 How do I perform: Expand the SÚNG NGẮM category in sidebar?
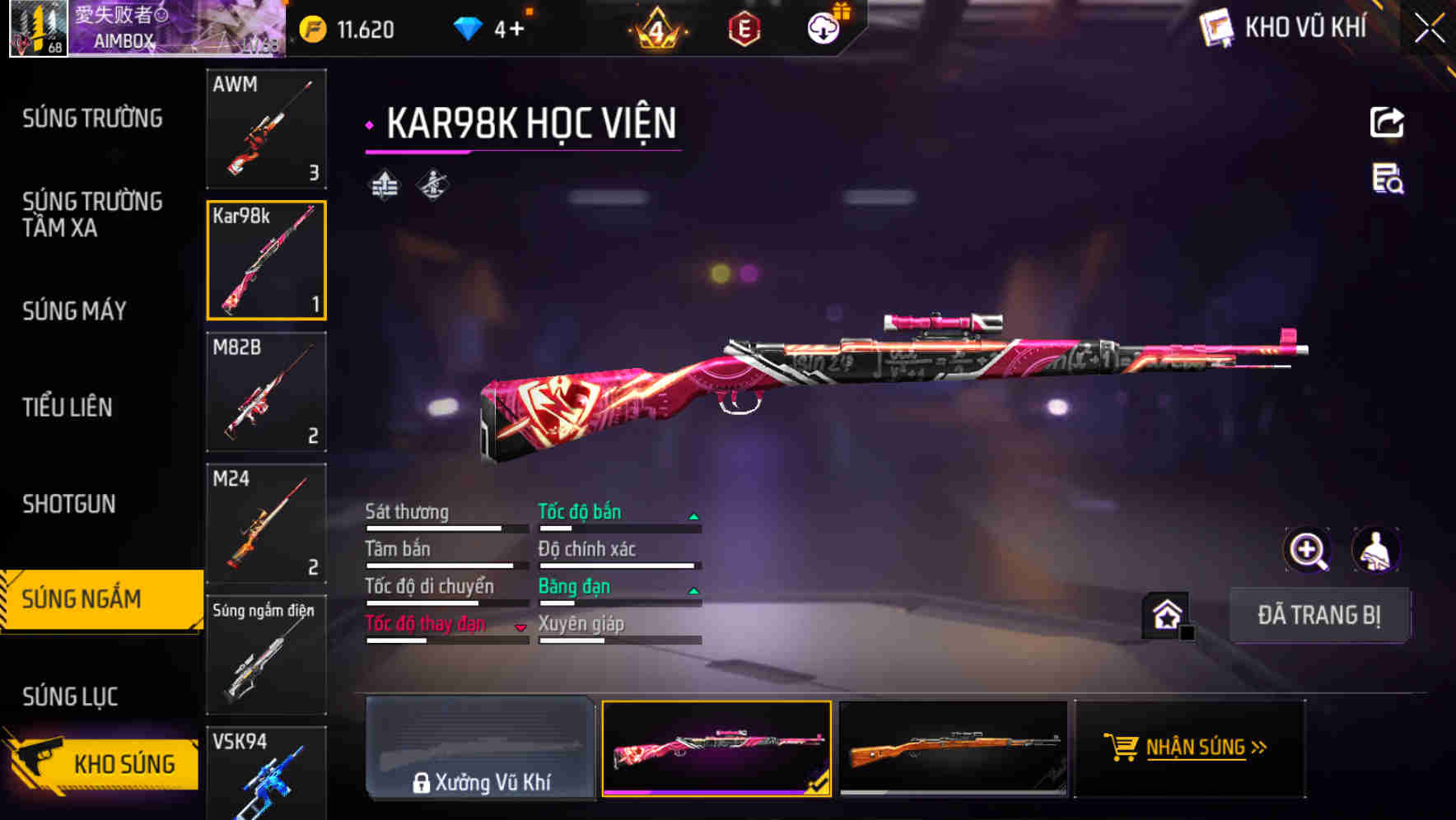(x=91, y=599)
